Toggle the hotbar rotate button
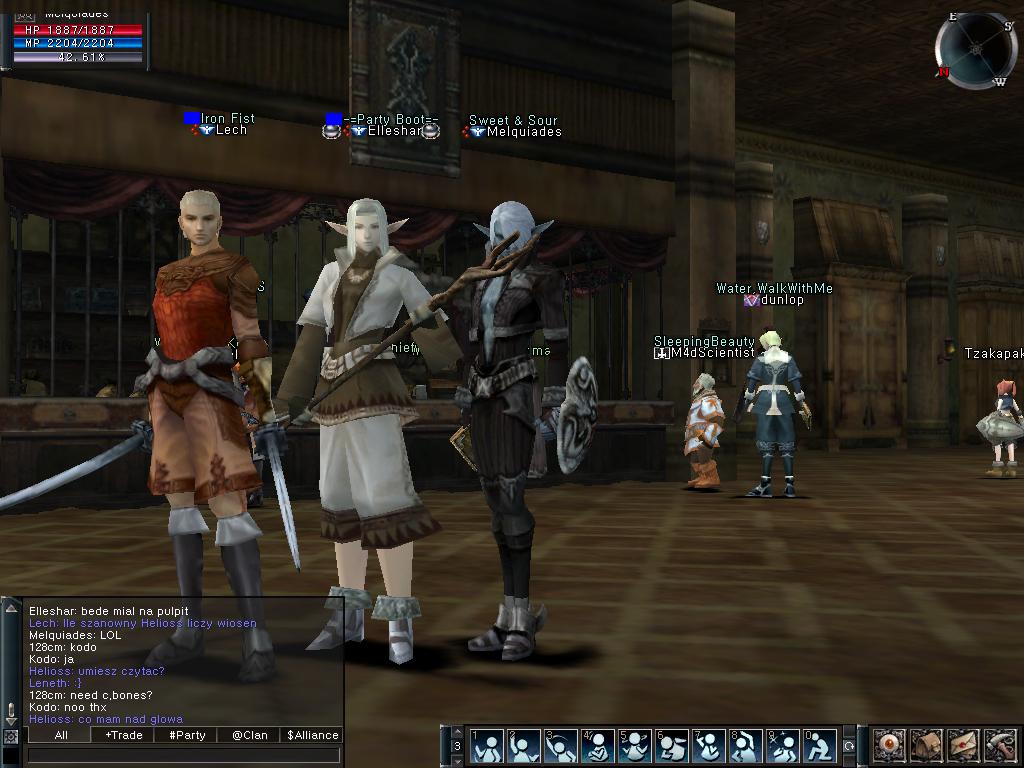 tap(849, 746)
